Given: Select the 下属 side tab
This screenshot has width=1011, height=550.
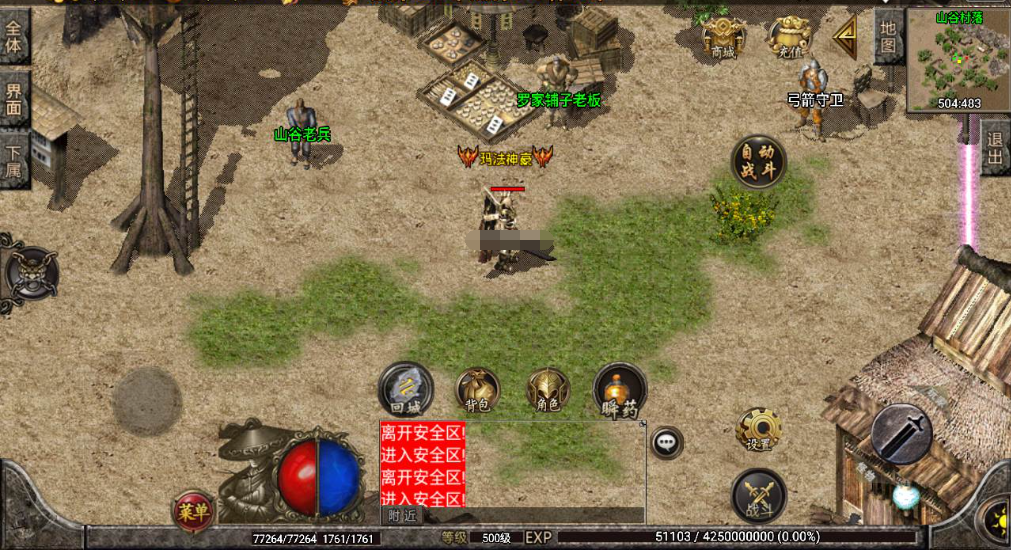Looking at the screenshot, I should pyautogui.click(x=14, y=160).
